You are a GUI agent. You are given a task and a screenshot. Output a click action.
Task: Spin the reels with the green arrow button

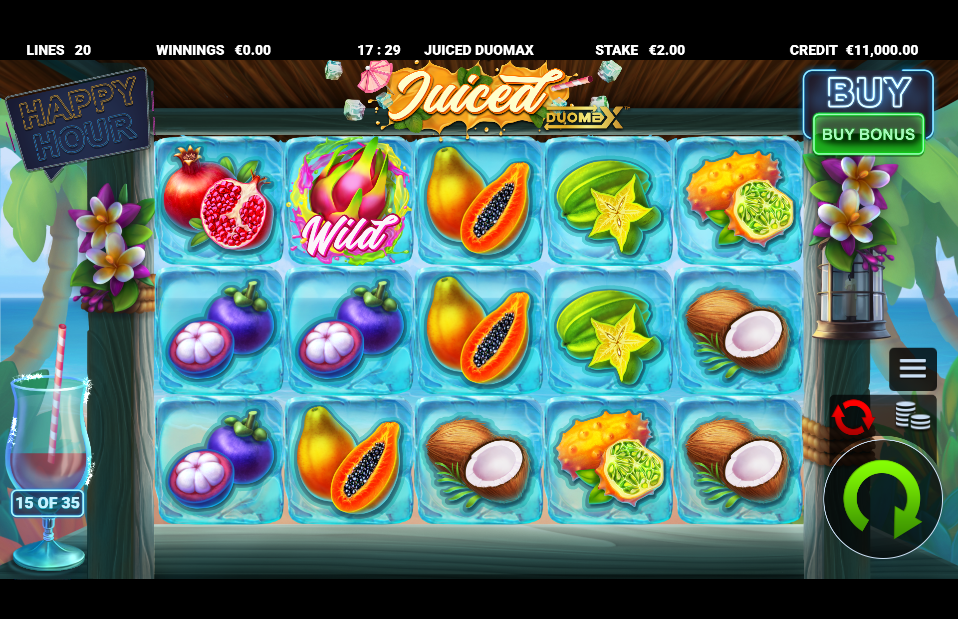(x=882, y=499)
